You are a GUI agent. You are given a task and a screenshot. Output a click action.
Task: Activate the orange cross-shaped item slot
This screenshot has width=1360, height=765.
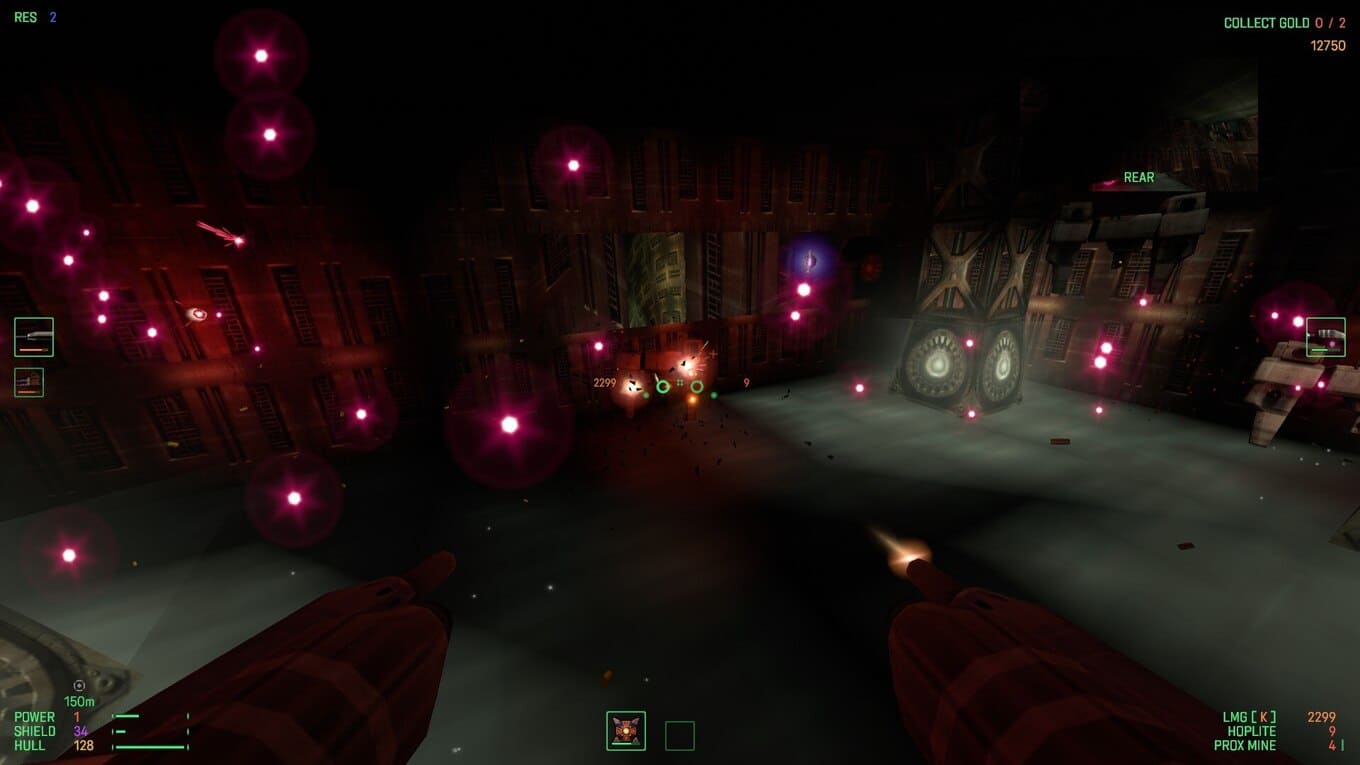(626, 731)
